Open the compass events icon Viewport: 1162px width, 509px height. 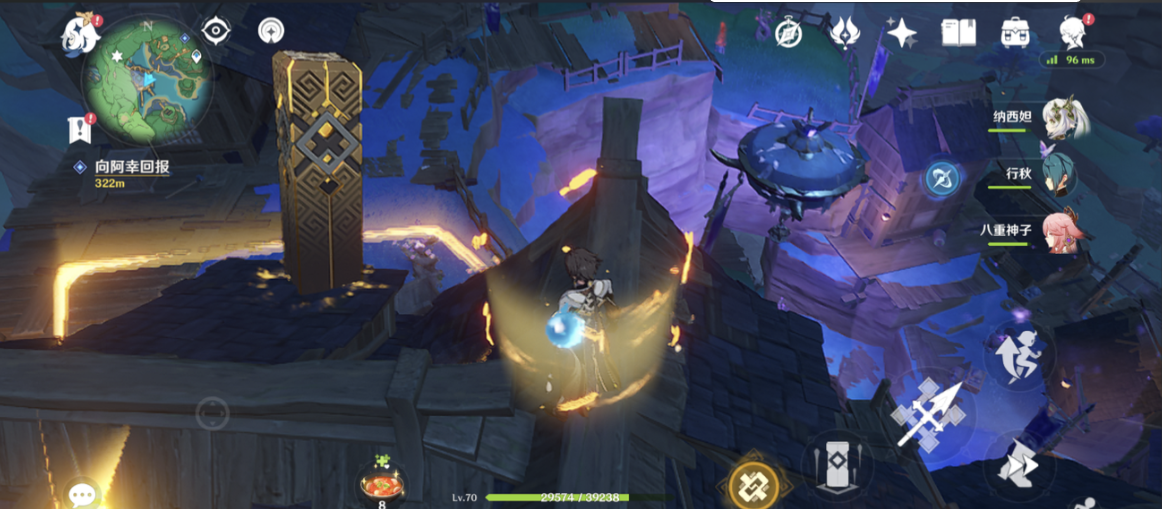coord(789,33)
